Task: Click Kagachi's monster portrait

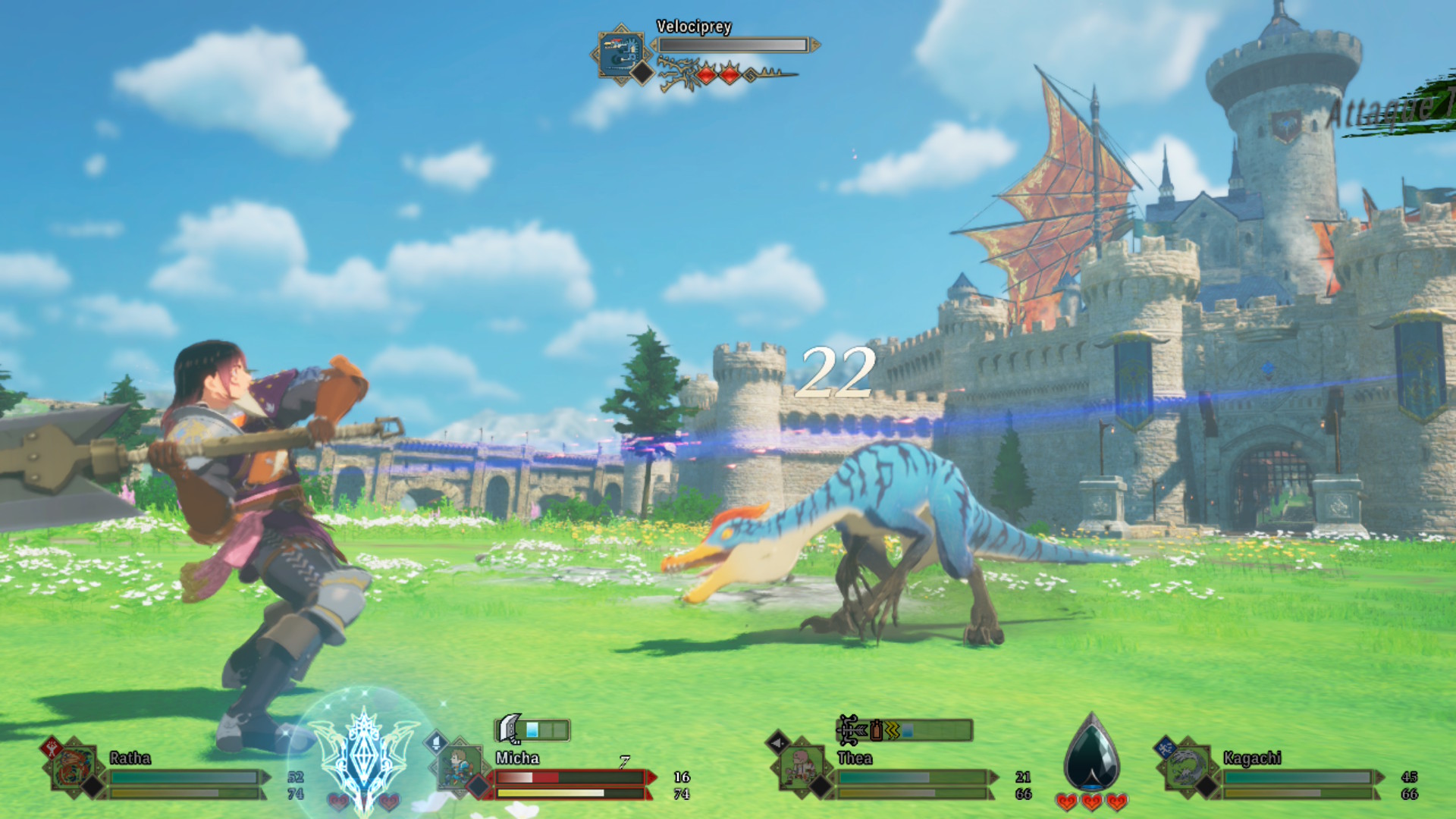Action: (1186, 767)
